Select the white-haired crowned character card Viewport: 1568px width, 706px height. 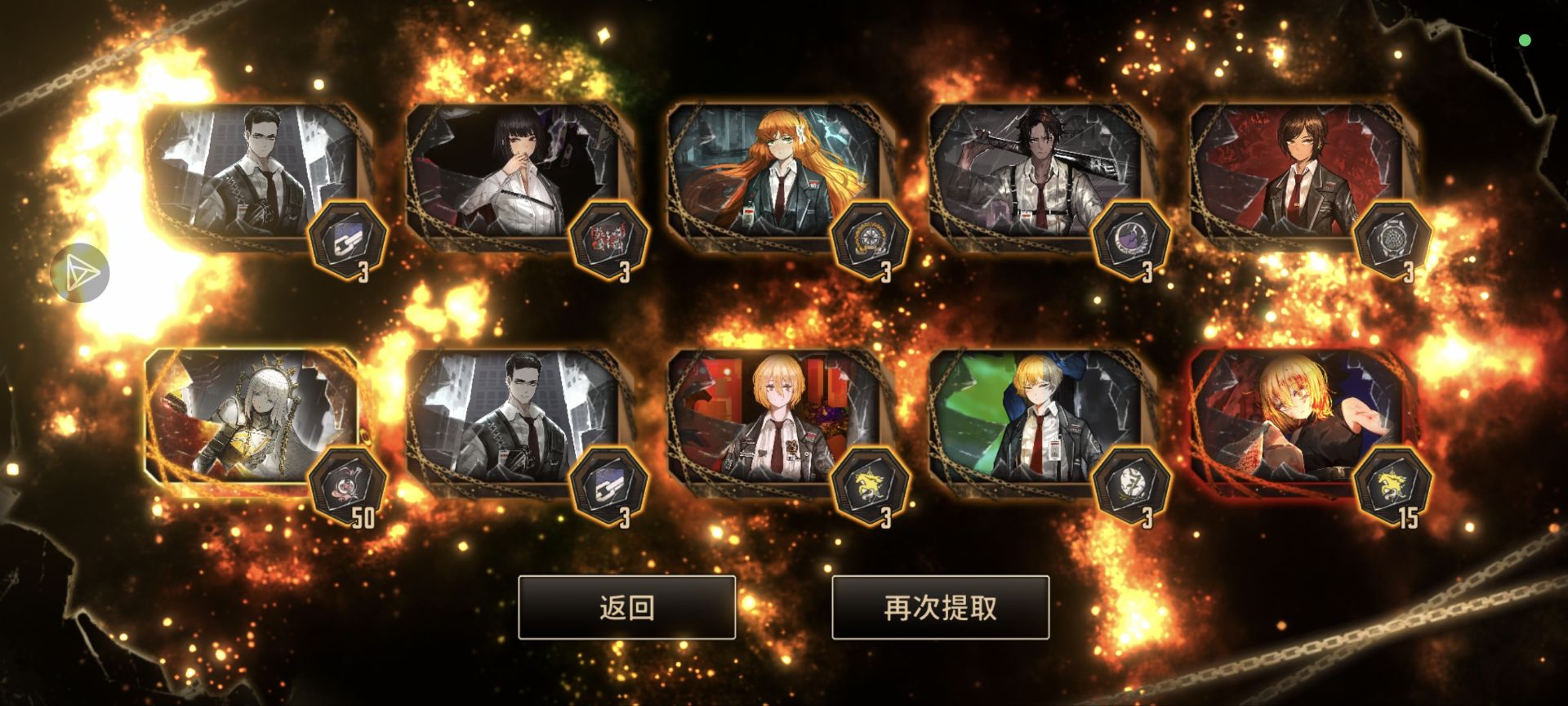pyautogui.click(x=249, y=417)
